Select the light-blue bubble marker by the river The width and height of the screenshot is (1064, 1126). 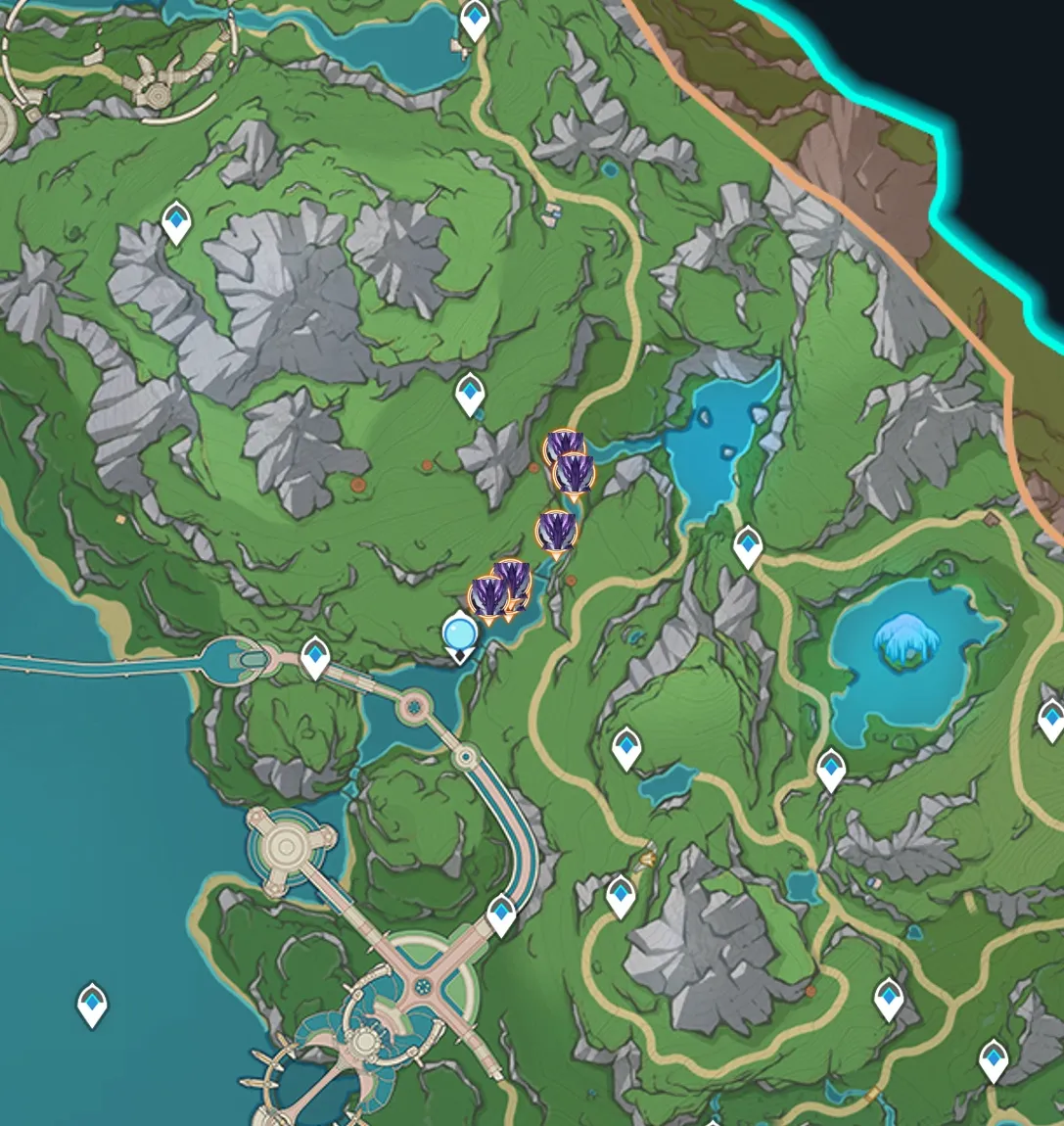(459, 633)
